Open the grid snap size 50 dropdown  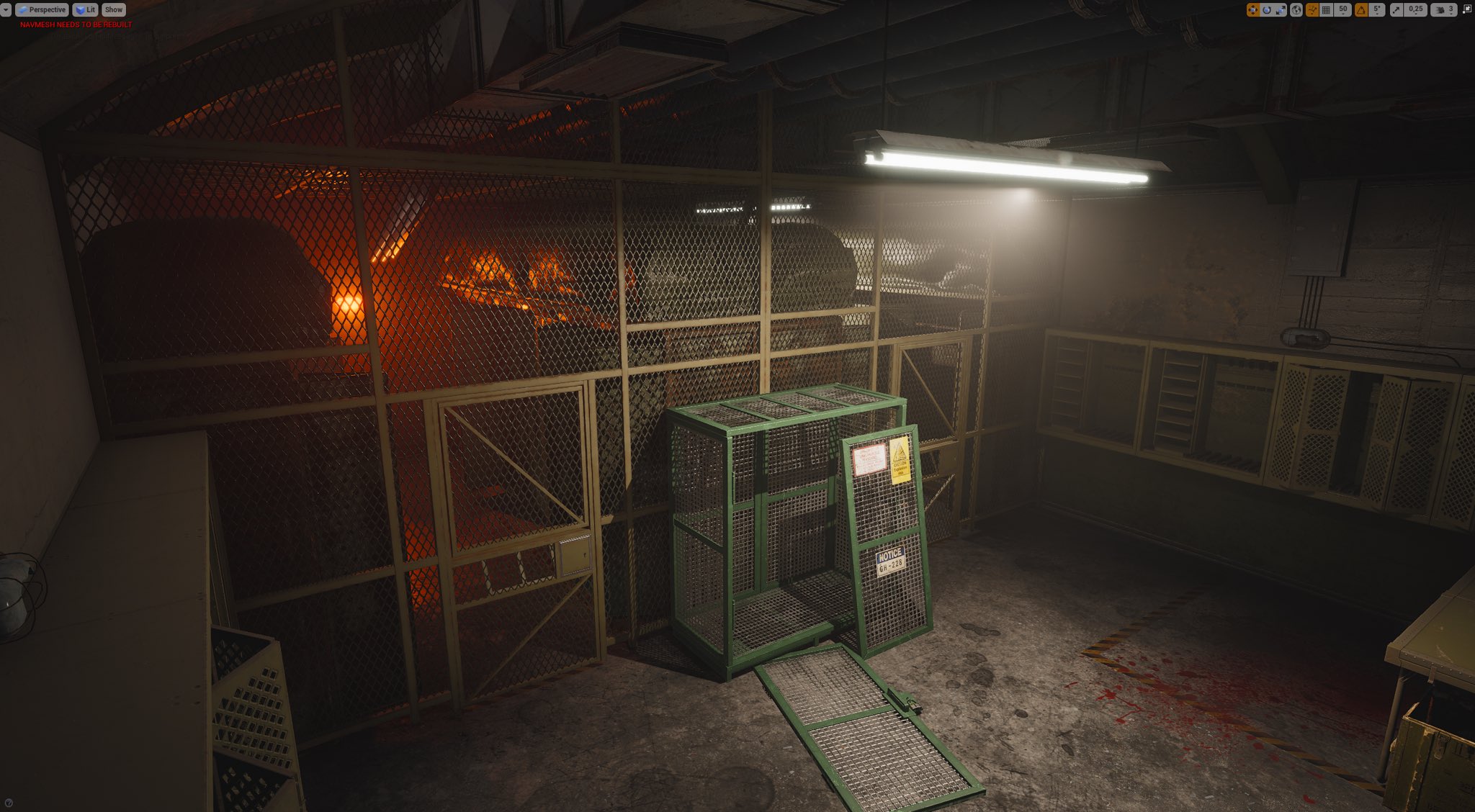click(x=1343, y=10)
